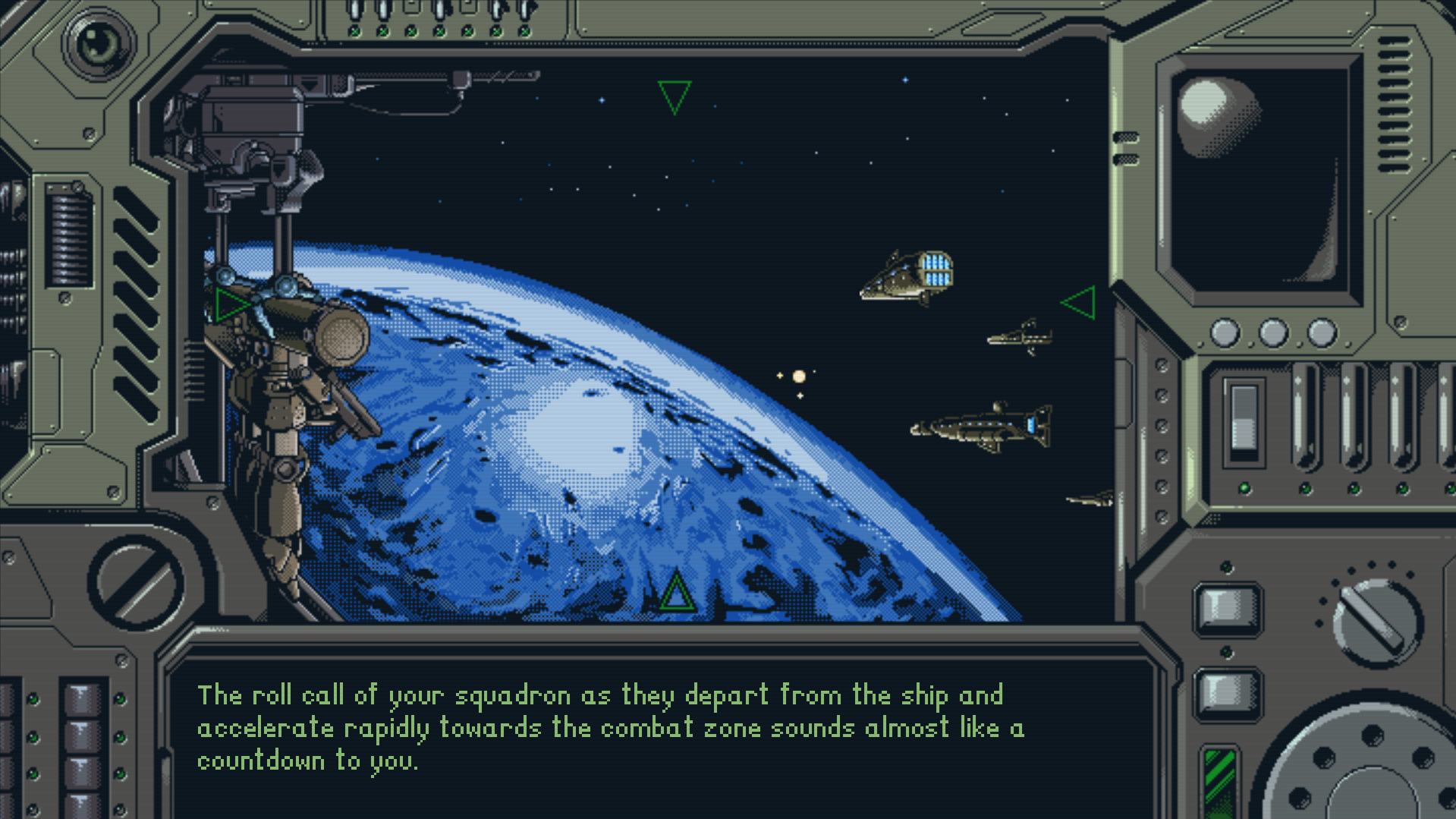Click the downward-pointing green triangle marker
This screenshot has width=1456, height=819.
[674, 96]
